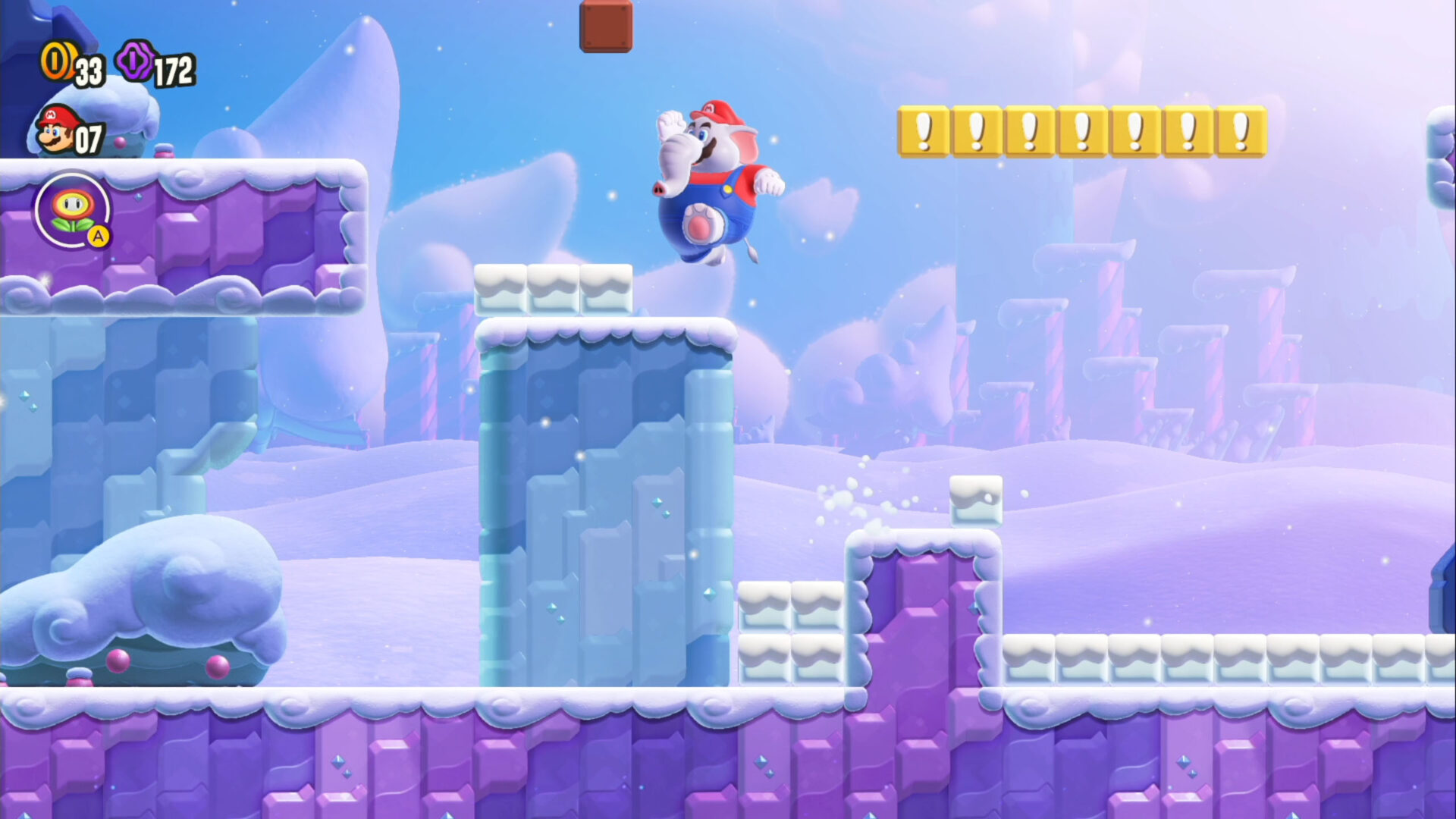Click the floating brown block at the top
This screenshot has width=1456, height=819.
[x=604, y=26]
